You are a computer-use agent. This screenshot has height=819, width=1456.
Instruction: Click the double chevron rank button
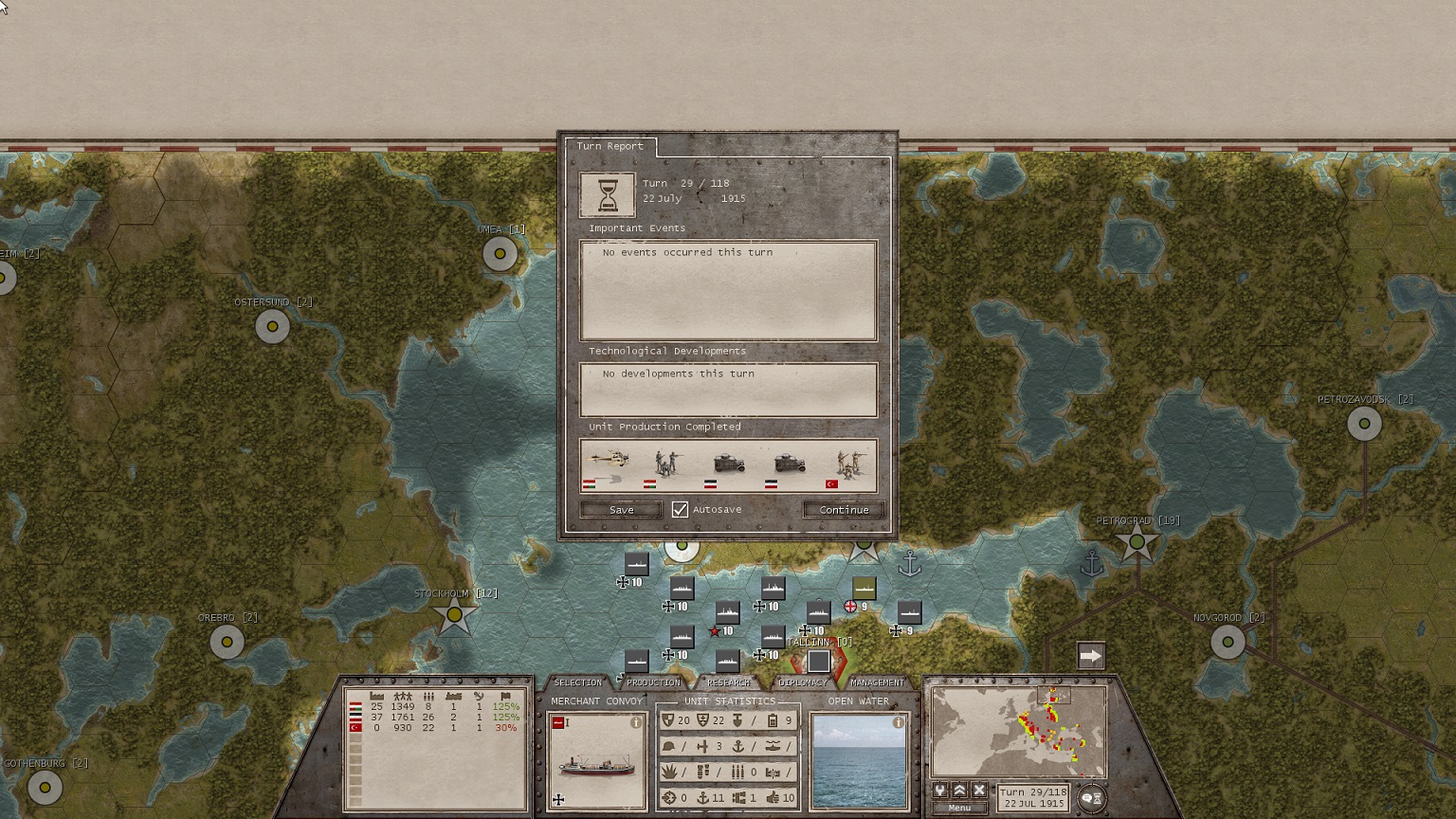tap(959, 791)
